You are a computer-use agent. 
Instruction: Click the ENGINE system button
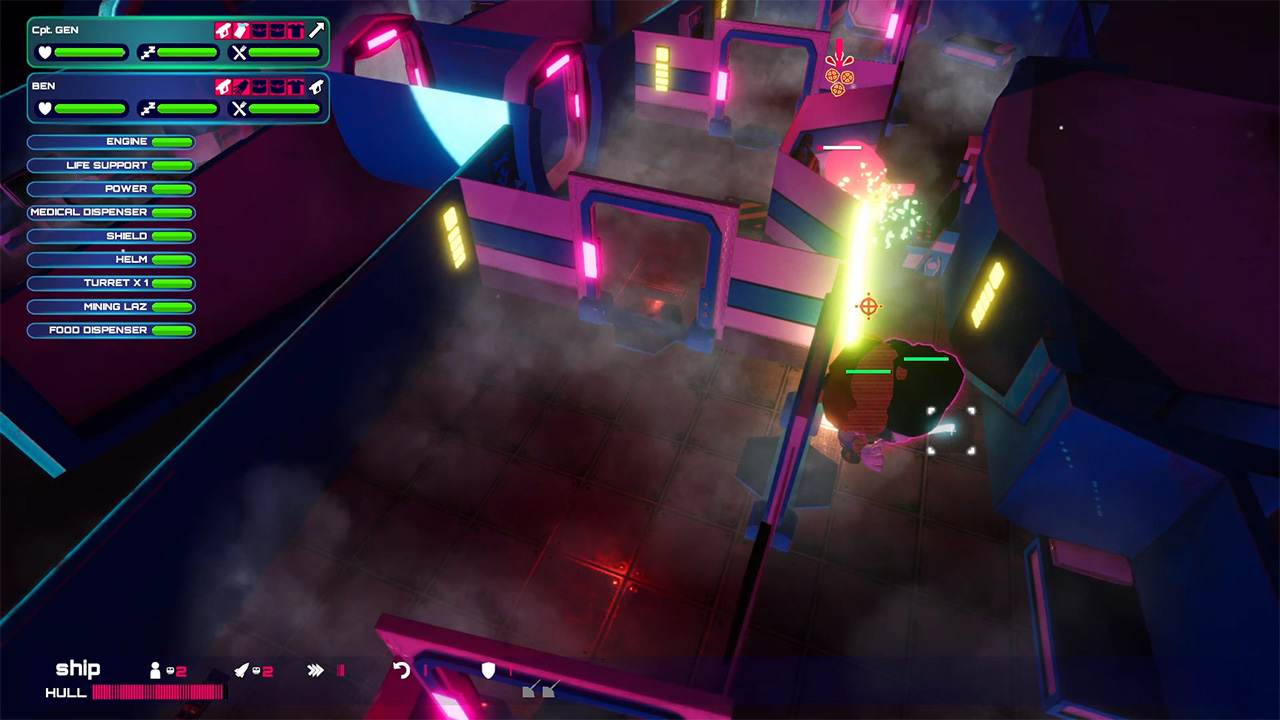[x=110, y=141]
